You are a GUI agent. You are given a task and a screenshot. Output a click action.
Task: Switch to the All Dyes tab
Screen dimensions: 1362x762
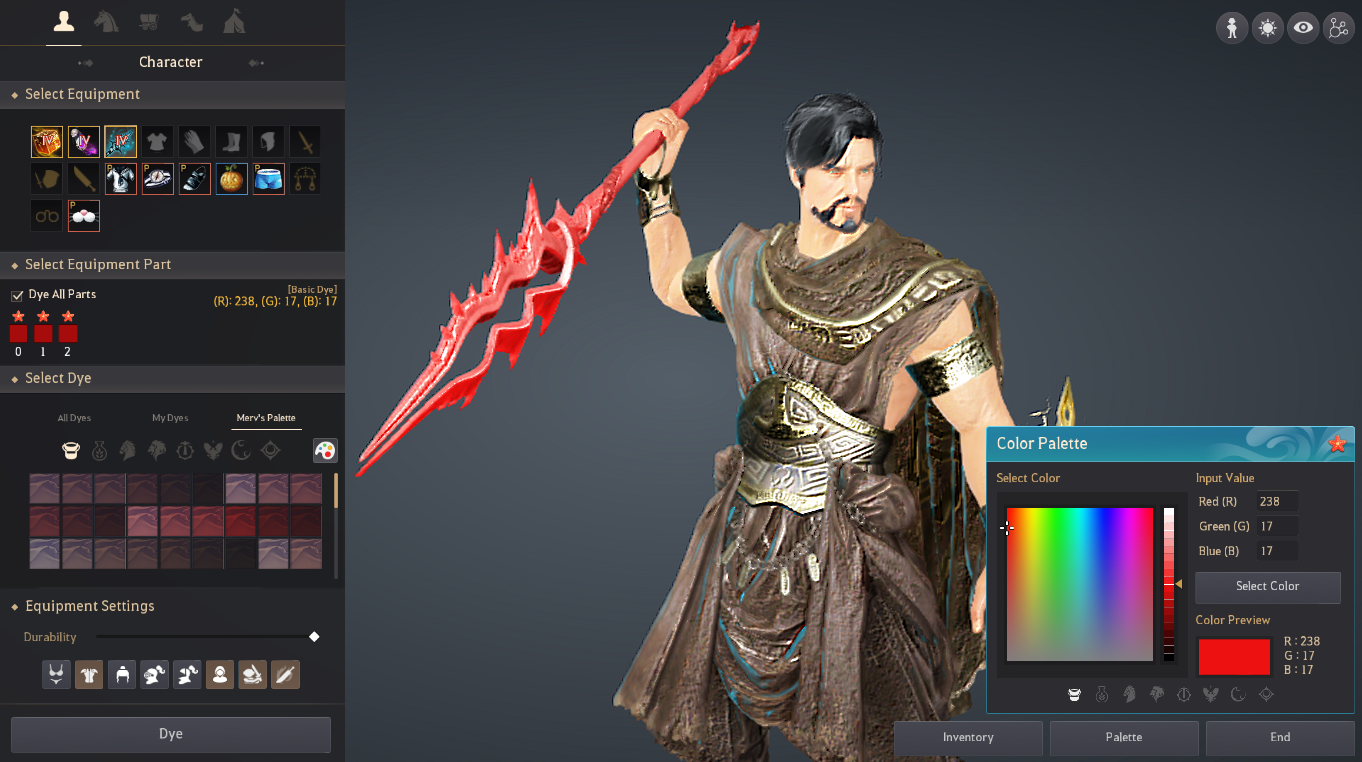(x=74, y=417)
